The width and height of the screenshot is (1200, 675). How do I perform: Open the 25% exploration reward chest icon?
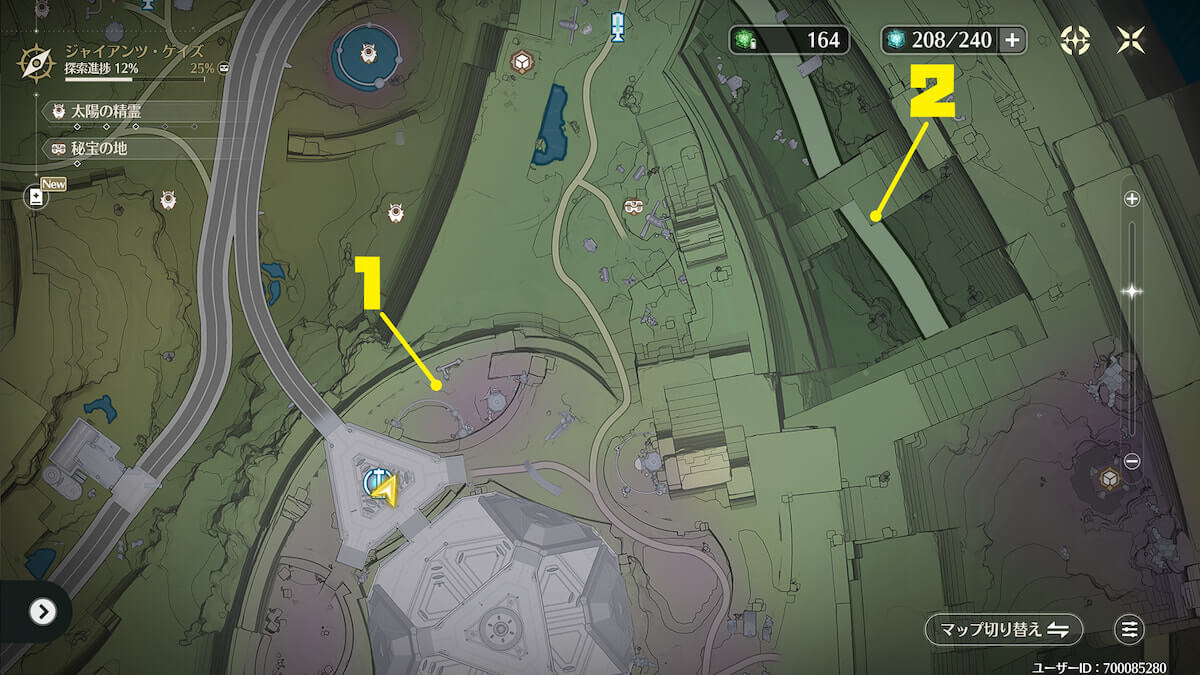224,68
